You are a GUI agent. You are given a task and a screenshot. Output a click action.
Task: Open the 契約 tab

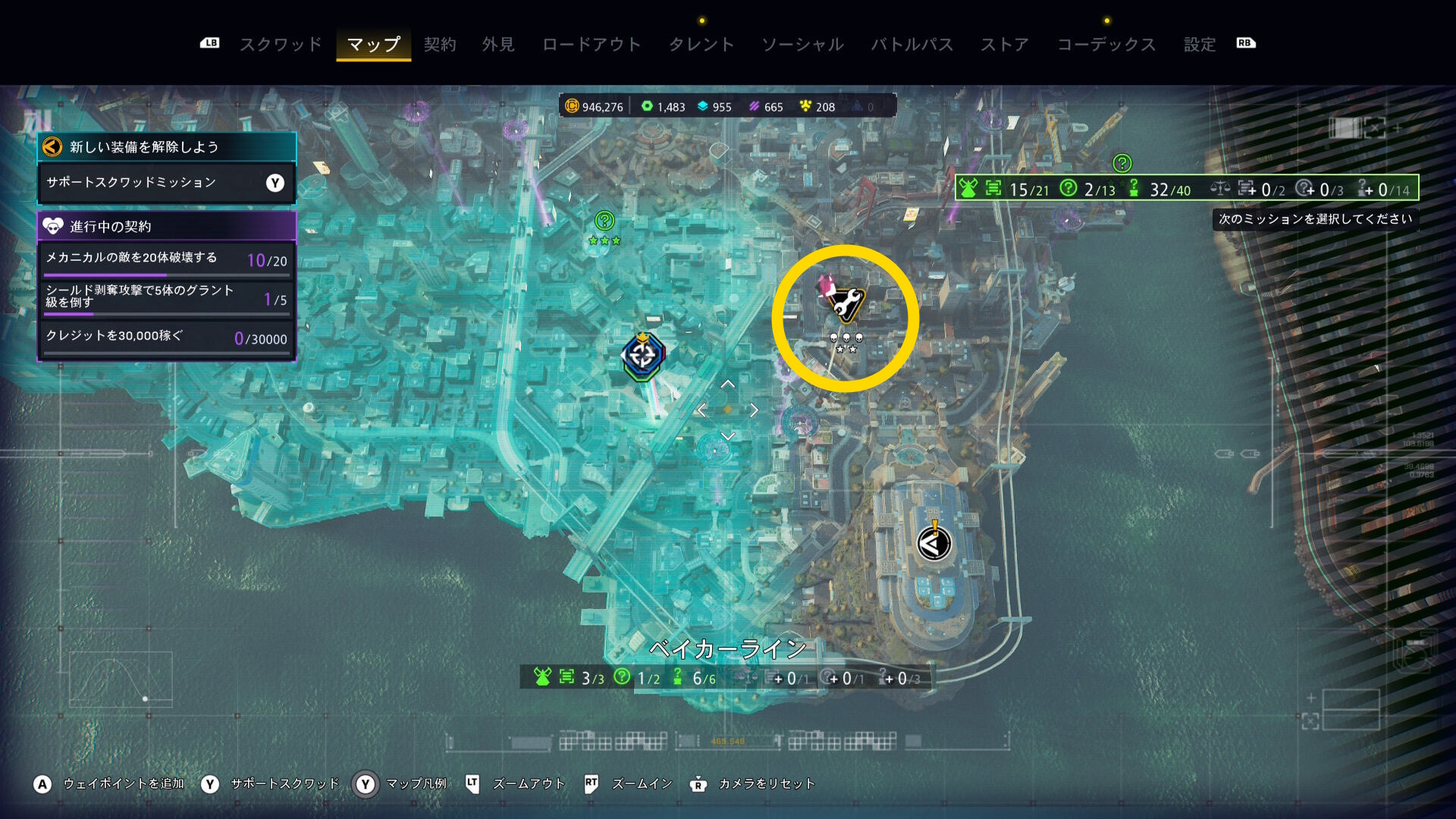(440, 44)
